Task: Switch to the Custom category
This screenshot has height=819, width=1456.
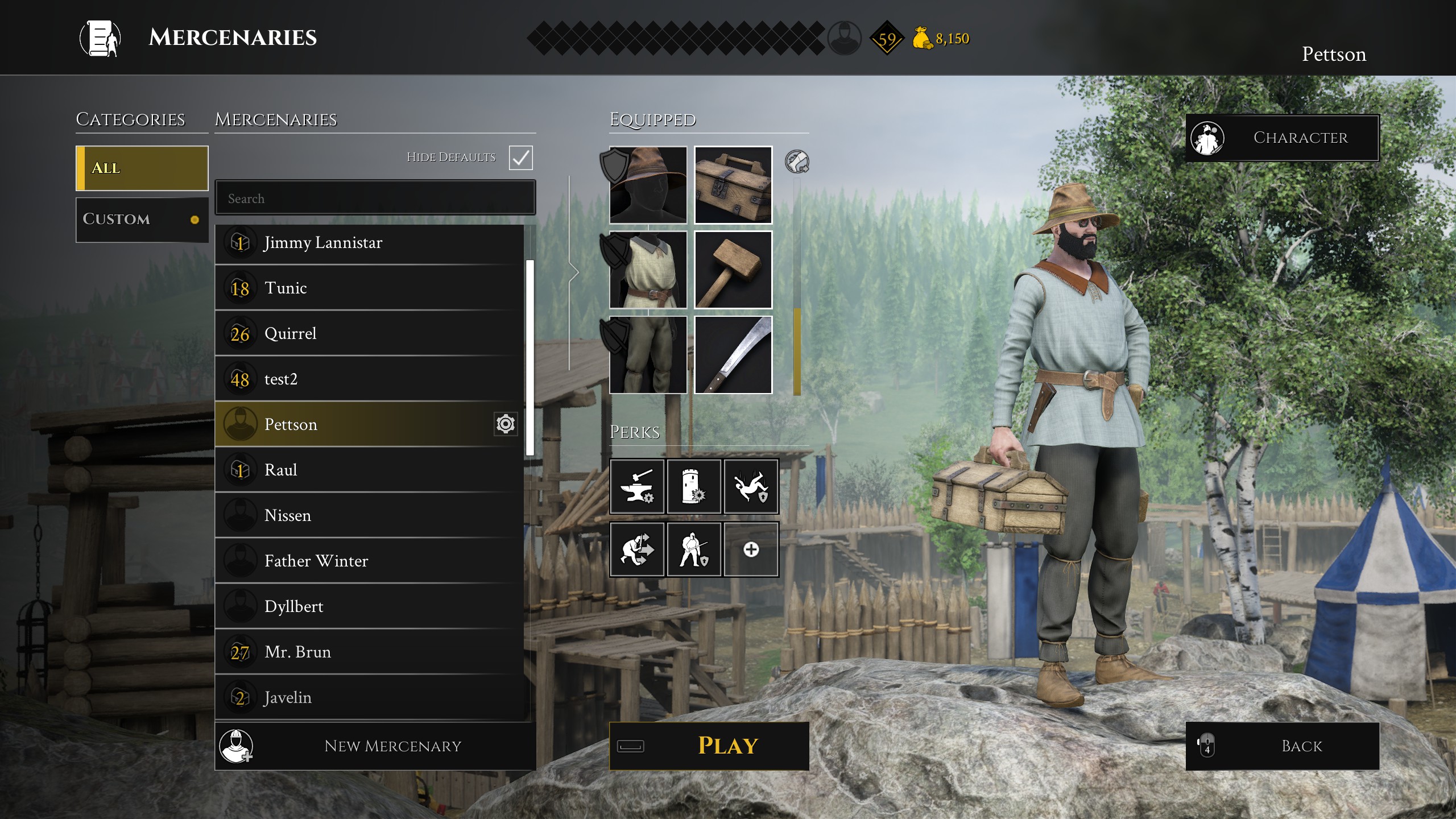Action: coord(142,220)
